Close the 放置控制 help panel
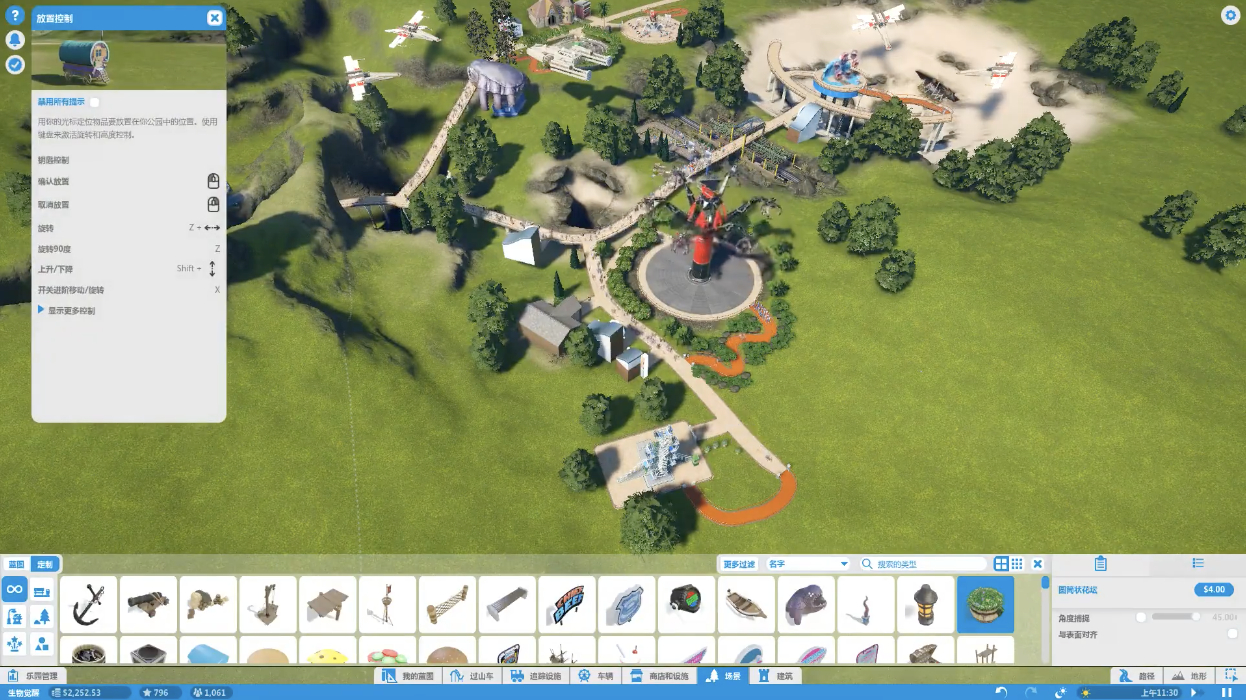This screenshot has height=700, width=1246. [x=214, y=18]
